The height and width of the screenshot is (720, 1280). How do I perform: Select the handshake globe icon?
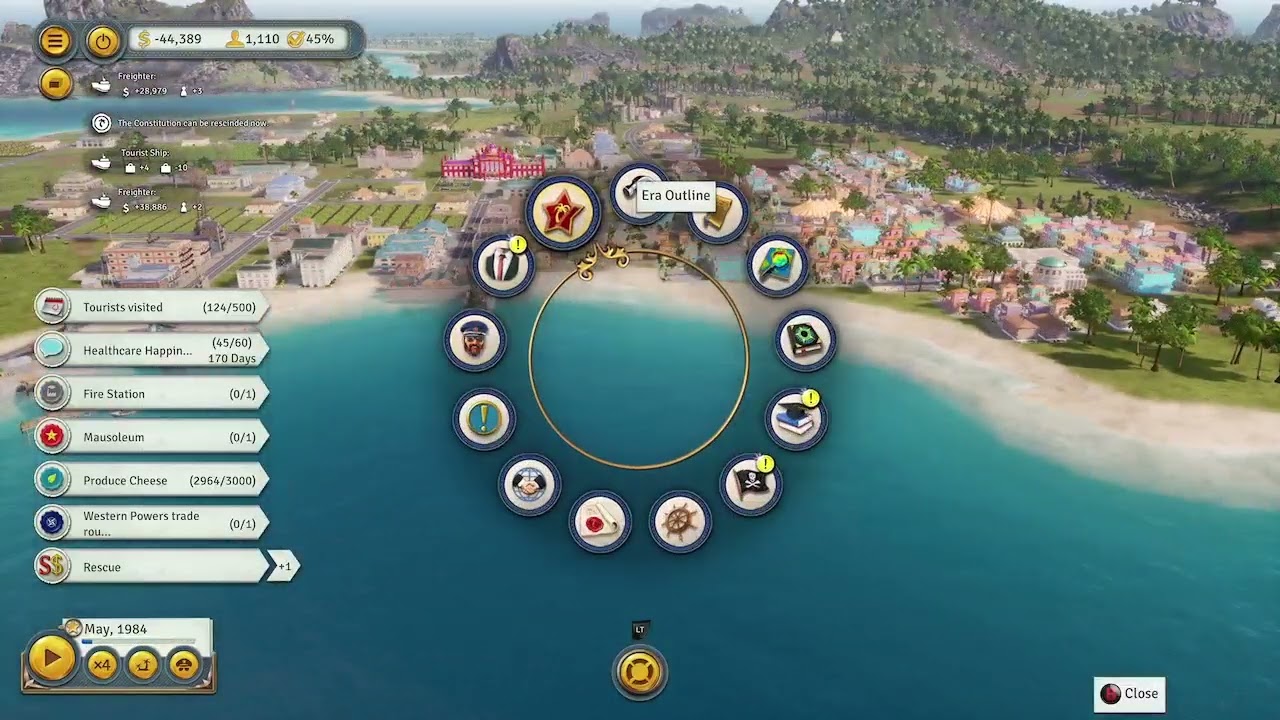tap(529, 485)
